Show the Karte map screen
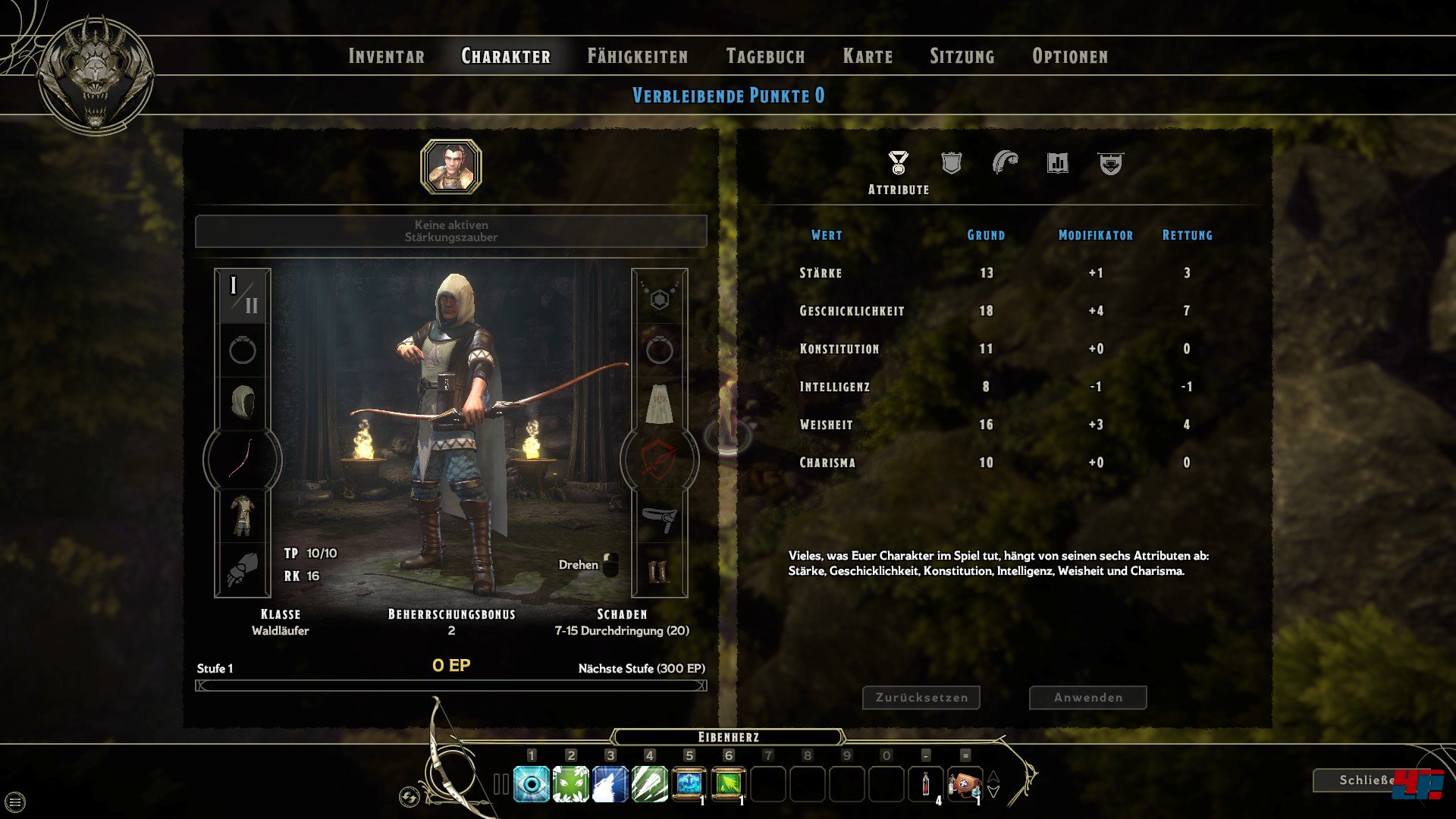Screen dimensions: 1456x819 [868, 56]
